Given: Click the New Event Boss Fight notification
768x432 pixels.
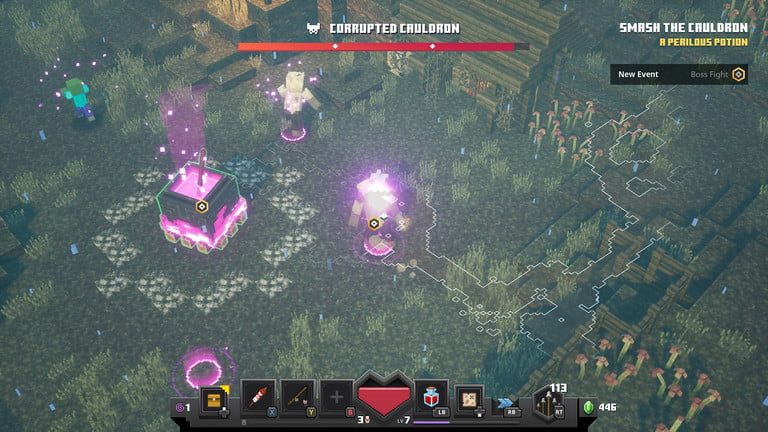Looking at the screenshot, I should (x=679, y=74).
